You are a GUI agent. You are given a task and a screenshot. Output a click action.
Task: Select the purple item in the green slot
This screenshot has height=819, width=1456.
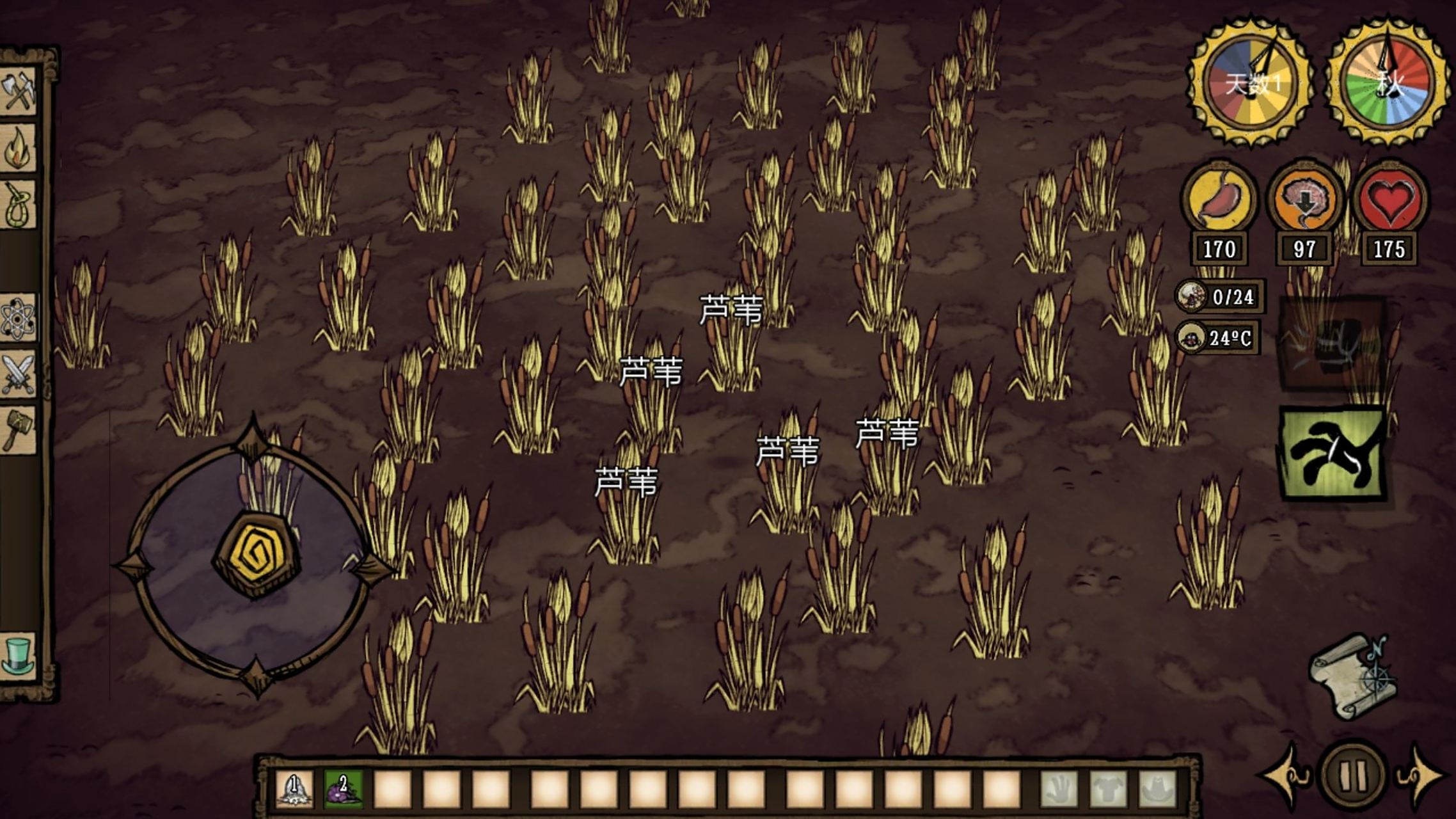point(344,788)
